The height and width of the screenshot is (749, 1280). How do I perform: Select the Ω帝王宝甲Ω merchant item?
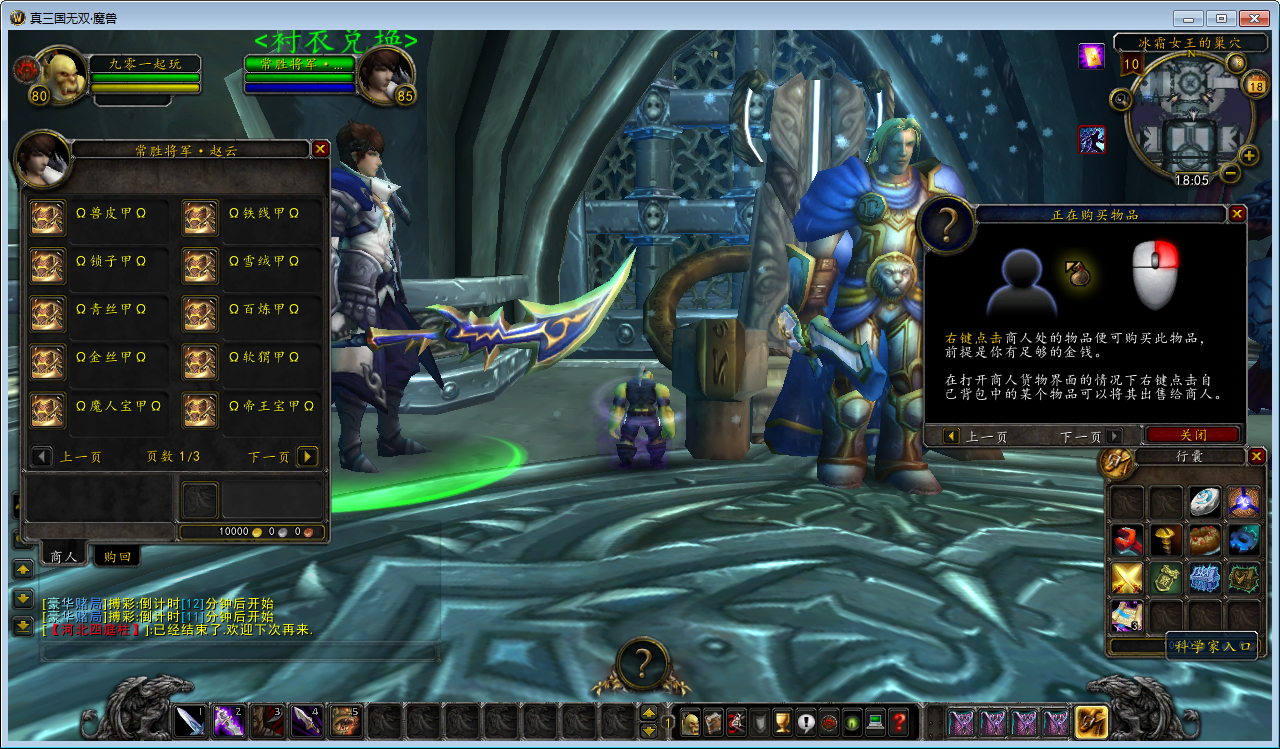point(201,409)
